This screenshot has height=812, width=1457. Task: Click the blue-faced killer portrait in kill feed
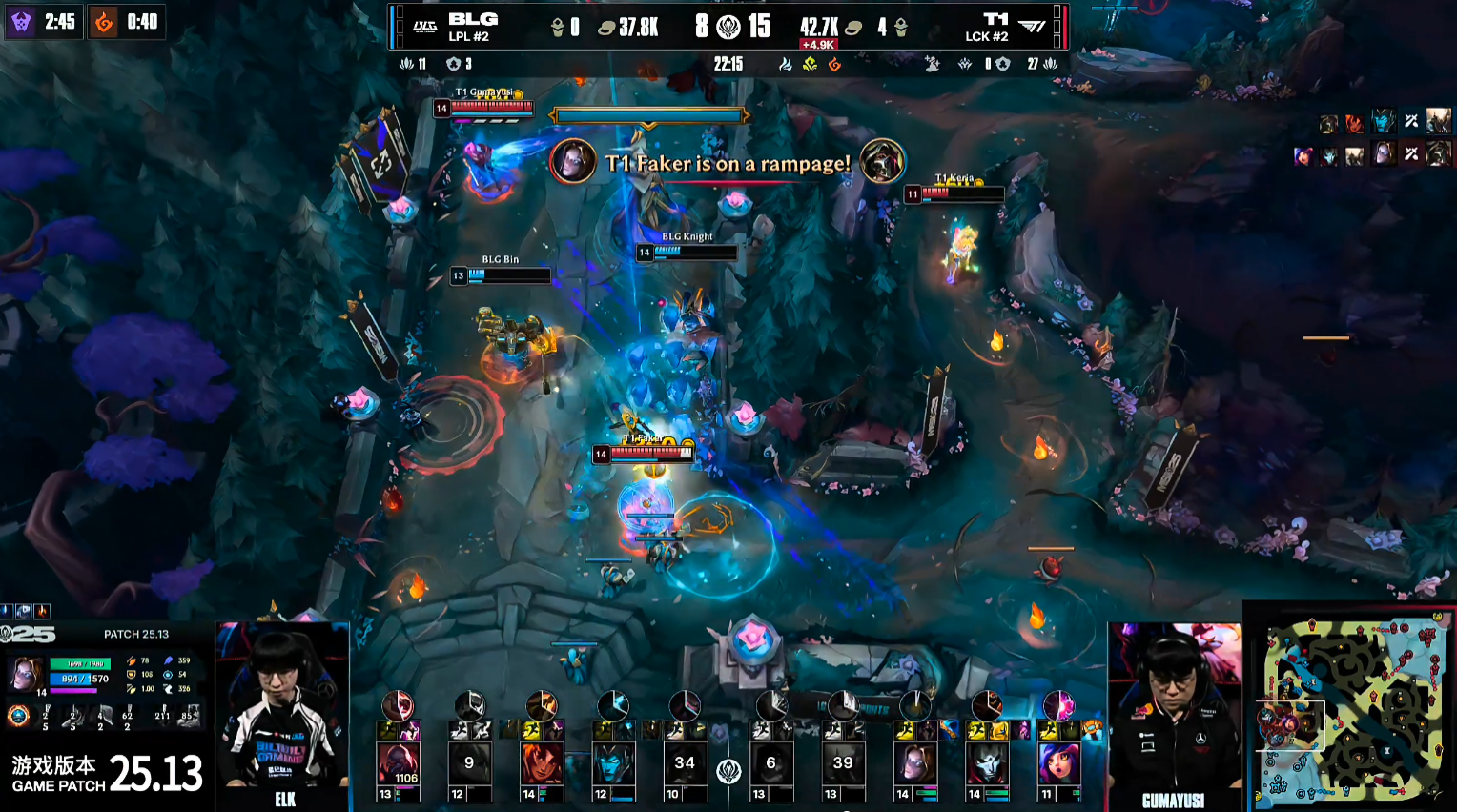[1383, 121]
